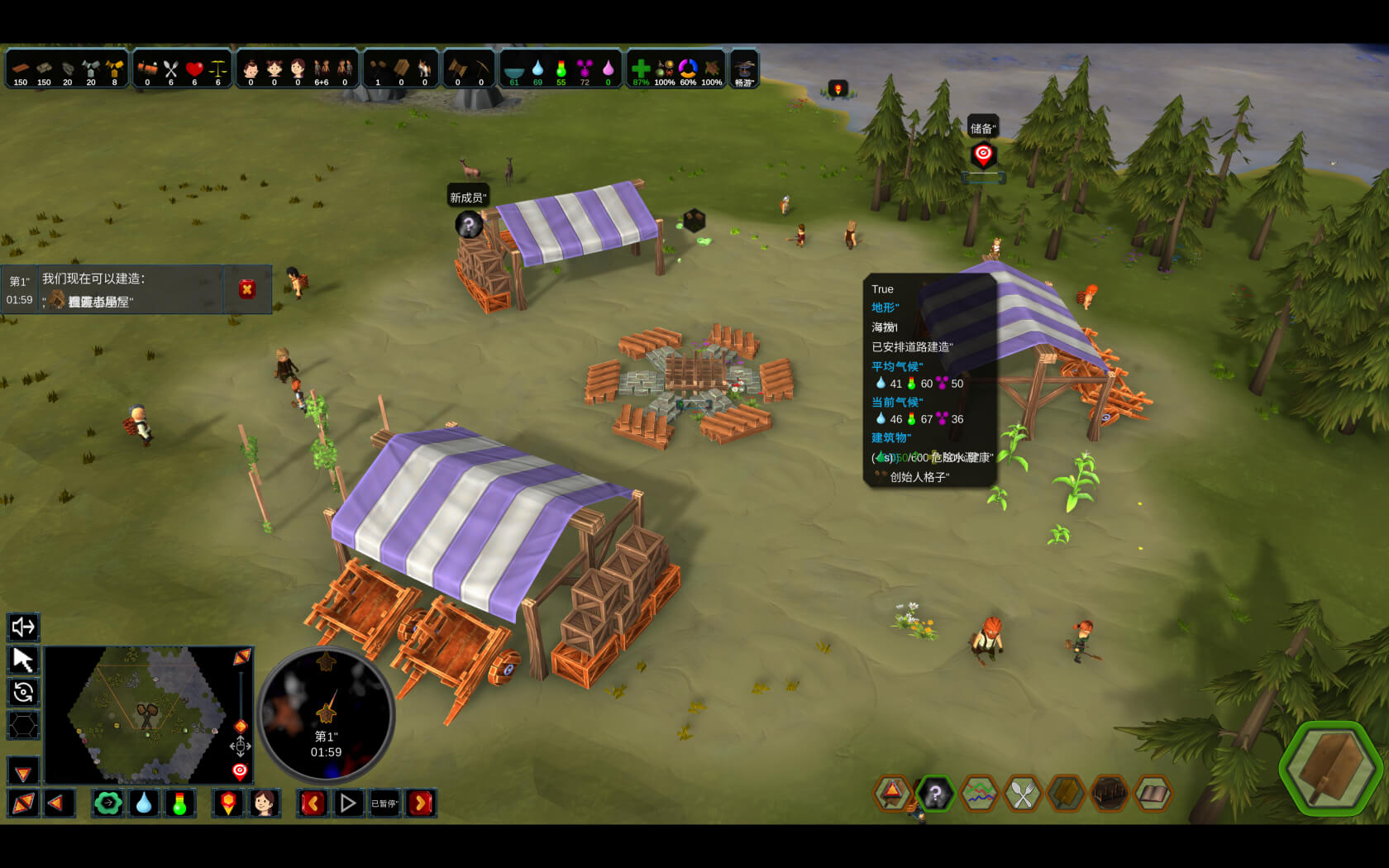This screenshot has height=868, width=1389.
Task: Click the 储备 red target marker
Action: pyautogui.click(x=983, y=154)
